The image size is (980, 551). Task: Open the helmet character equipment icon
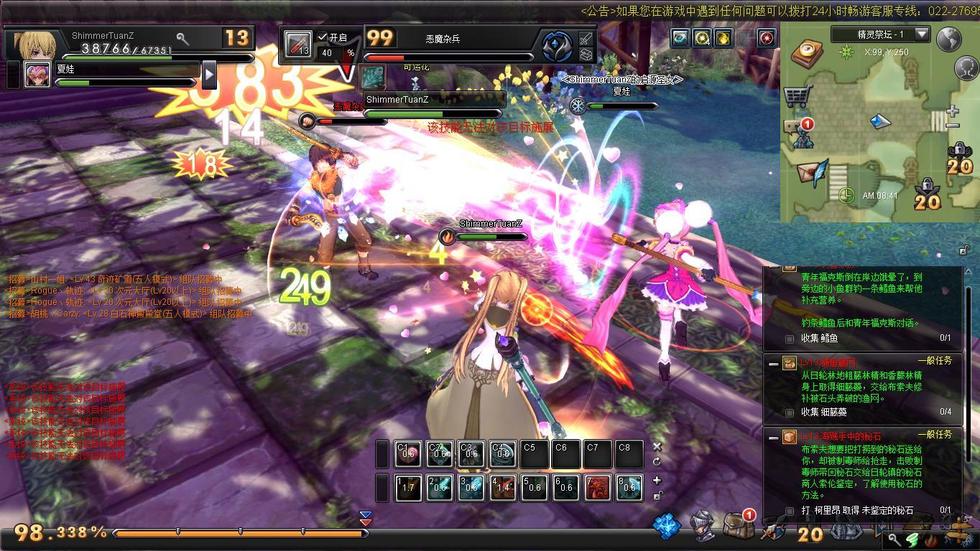[704, 525]
